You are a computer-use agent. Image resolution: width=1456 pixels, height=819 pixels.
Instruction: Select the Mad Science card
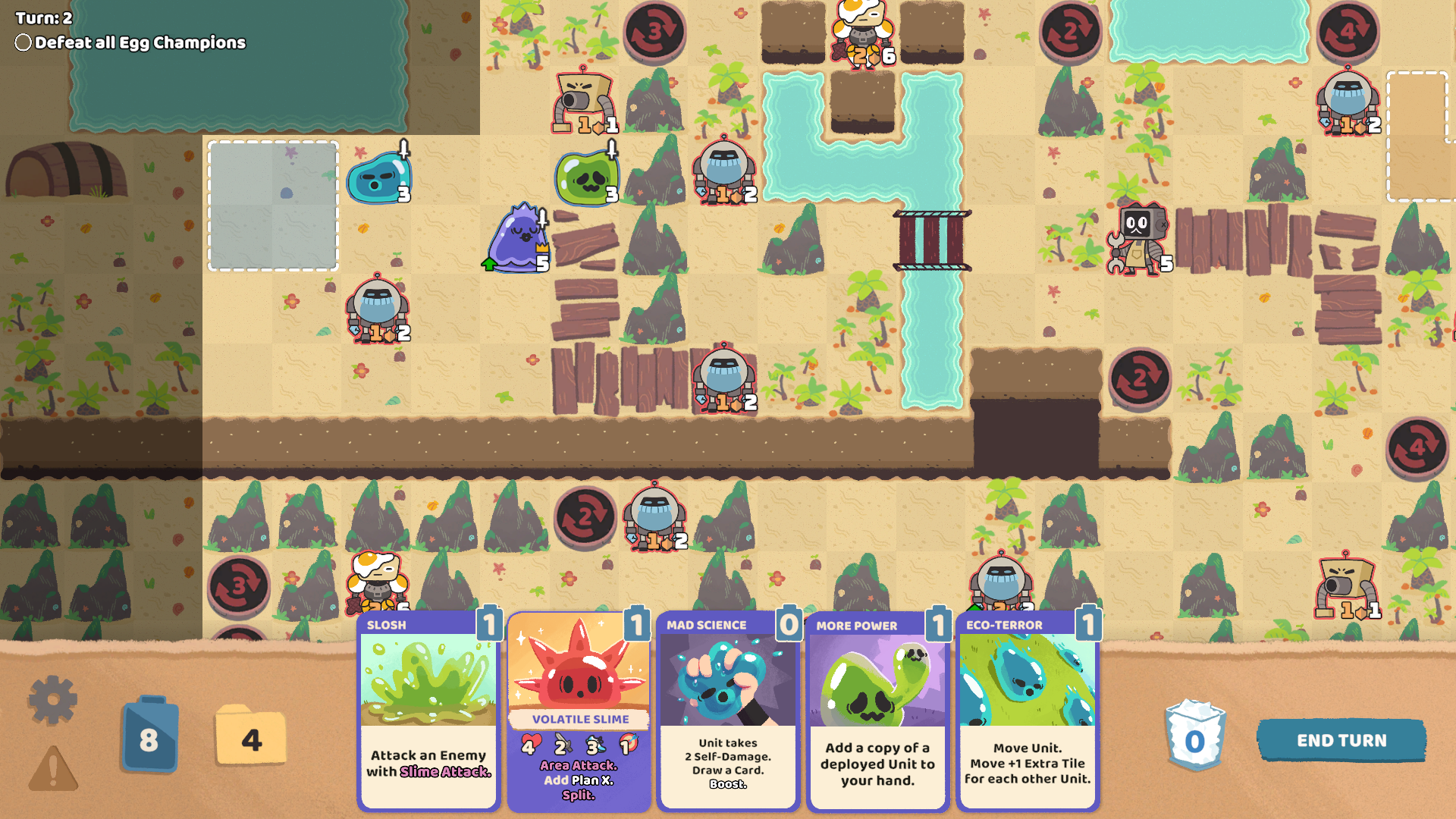click(727, 713)
